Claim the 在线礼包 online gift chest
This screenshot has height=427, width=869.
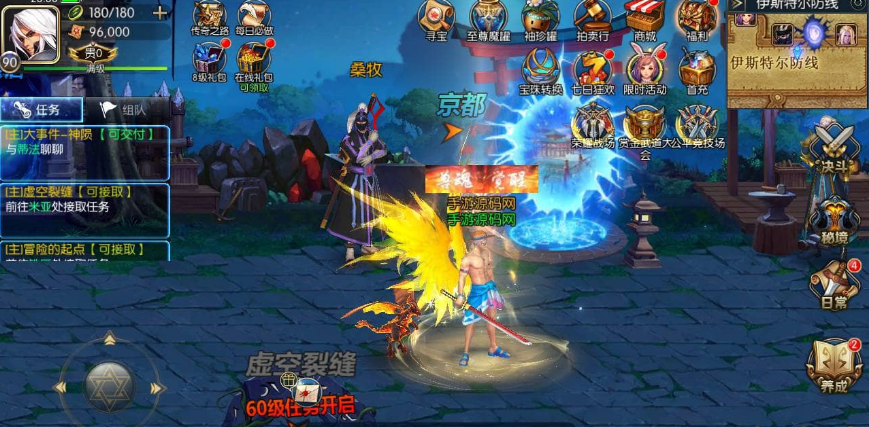254,60
